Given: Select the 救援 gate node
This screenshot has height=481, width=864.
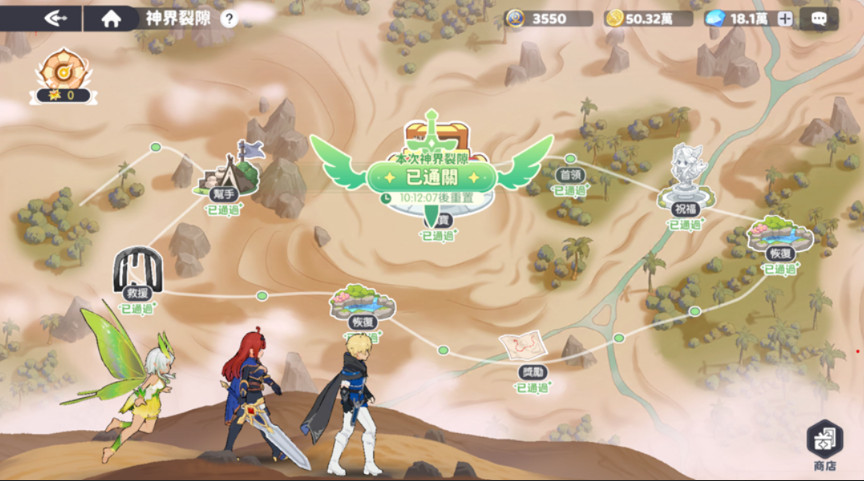Looking at the screenshot, I should tap(138, 270).
